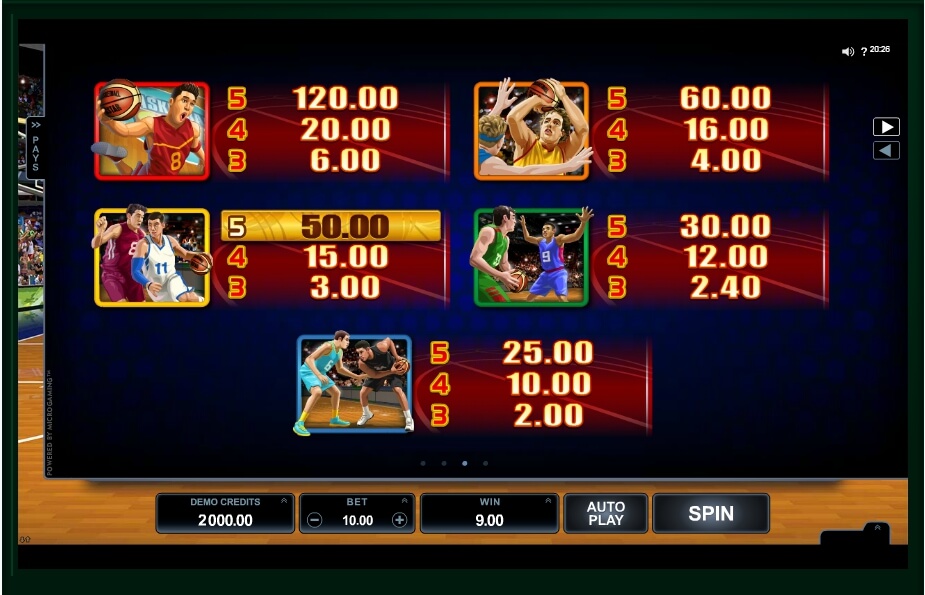Screen dimensions: 925x595
Task: Expand the Win display panel
Action: tap(548, 501)
